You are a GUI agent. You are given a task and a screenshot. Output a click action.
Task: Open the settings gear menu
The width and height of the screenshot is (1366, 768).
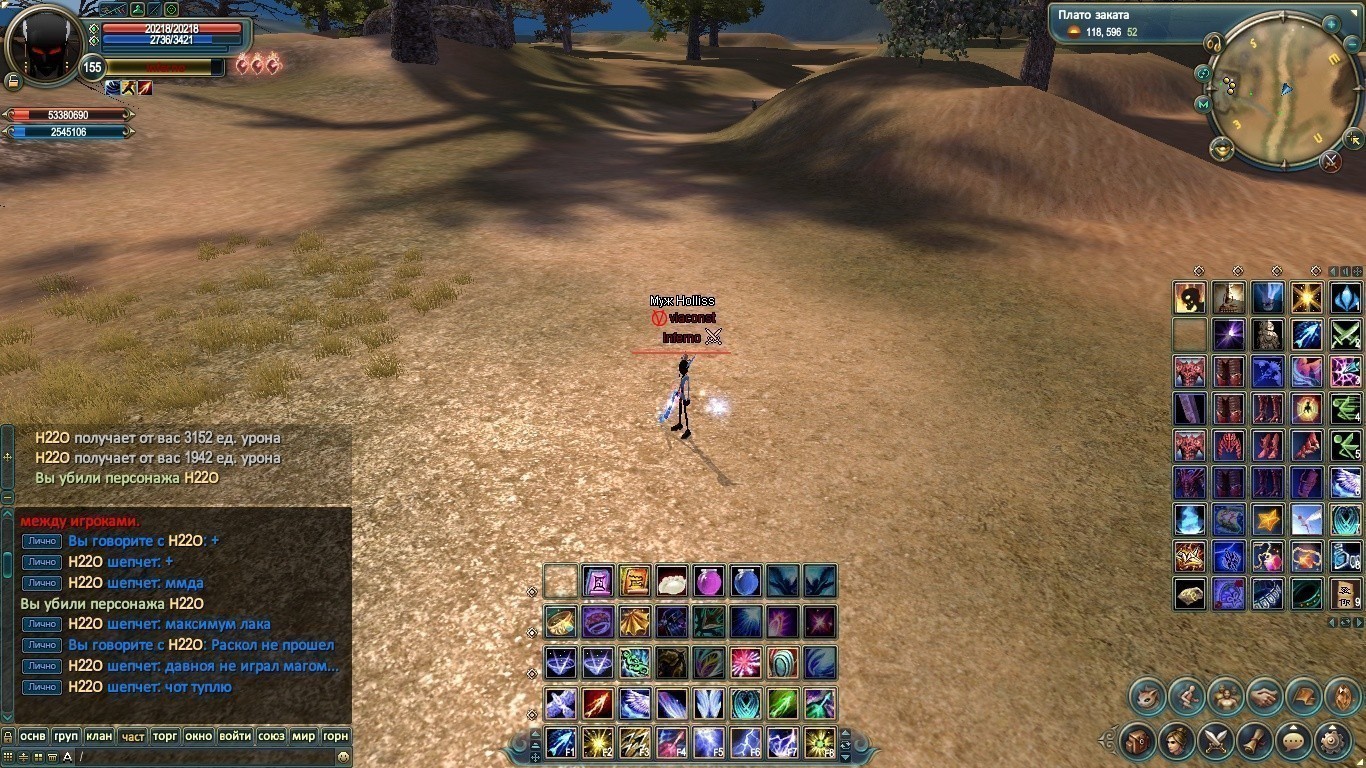(x=1333, y=741)
